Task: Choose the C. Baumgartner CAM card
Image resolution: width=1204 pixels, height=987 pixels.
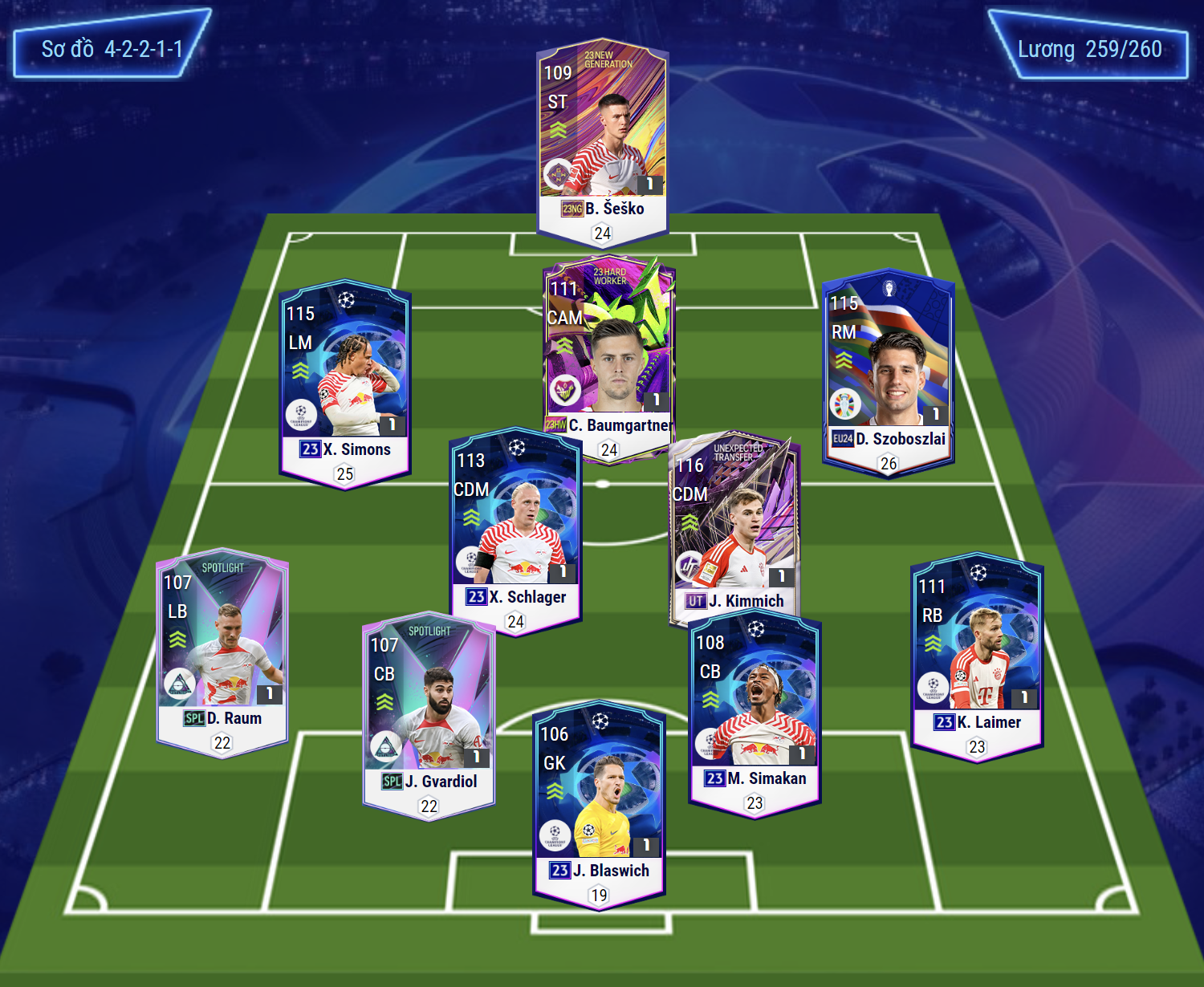Action: (608, 353)
